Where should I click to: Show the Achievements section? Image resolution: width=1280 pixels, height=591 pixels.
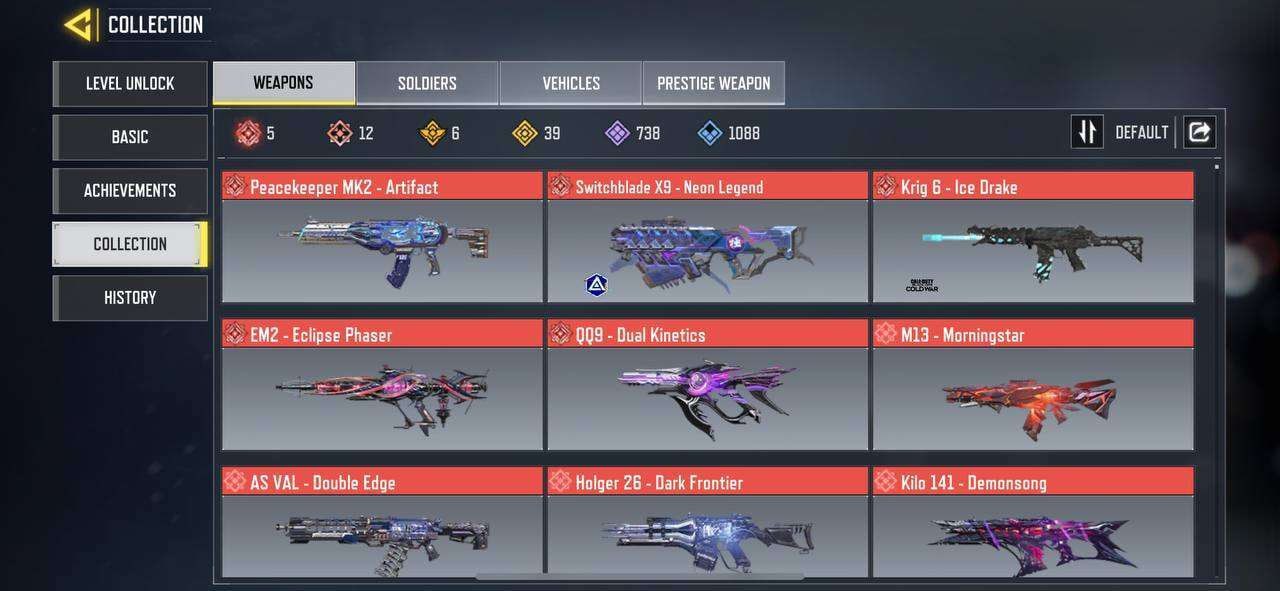tap(130, 190)
